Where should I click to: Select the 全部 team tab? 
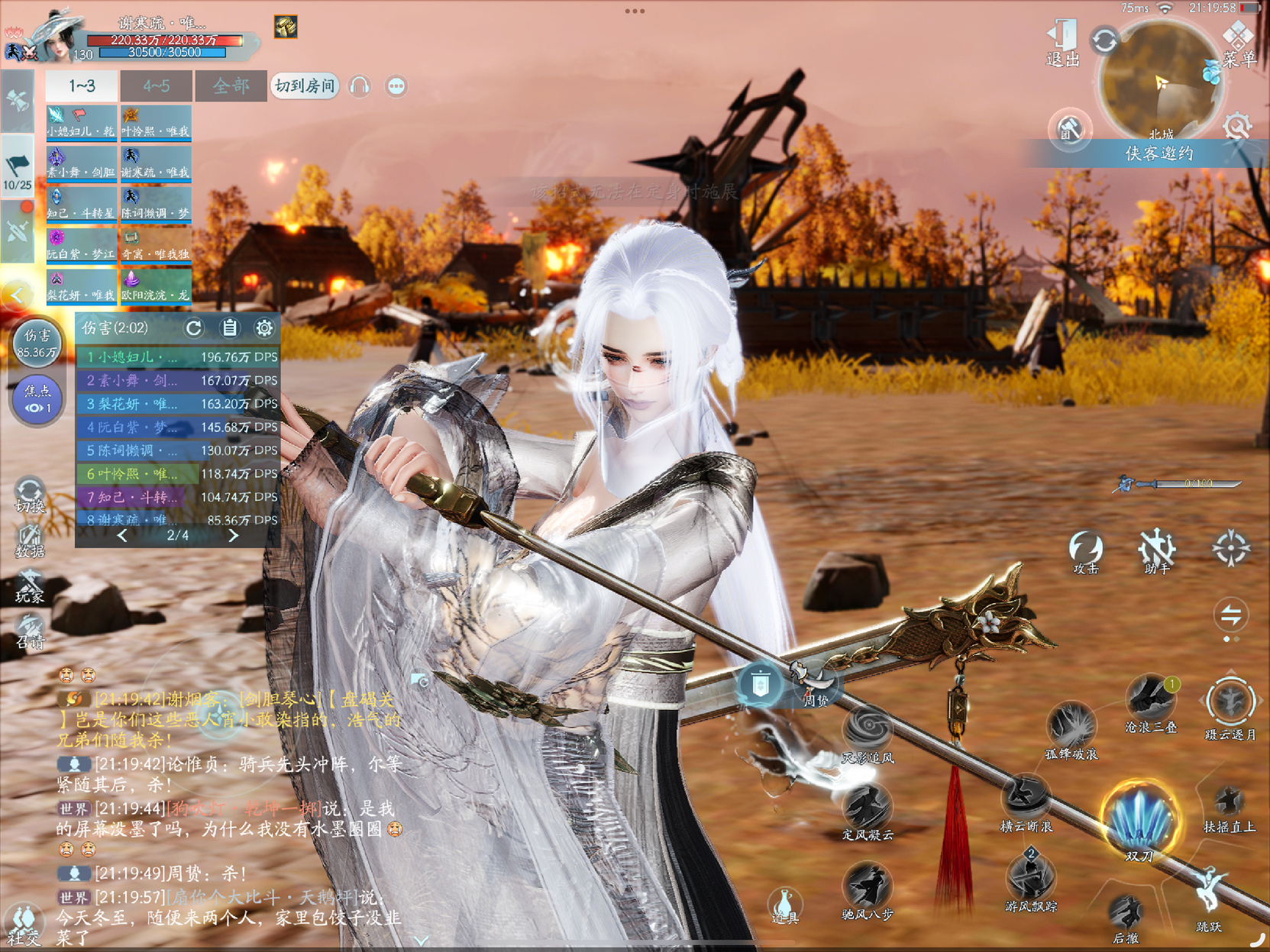coord(231,86)
